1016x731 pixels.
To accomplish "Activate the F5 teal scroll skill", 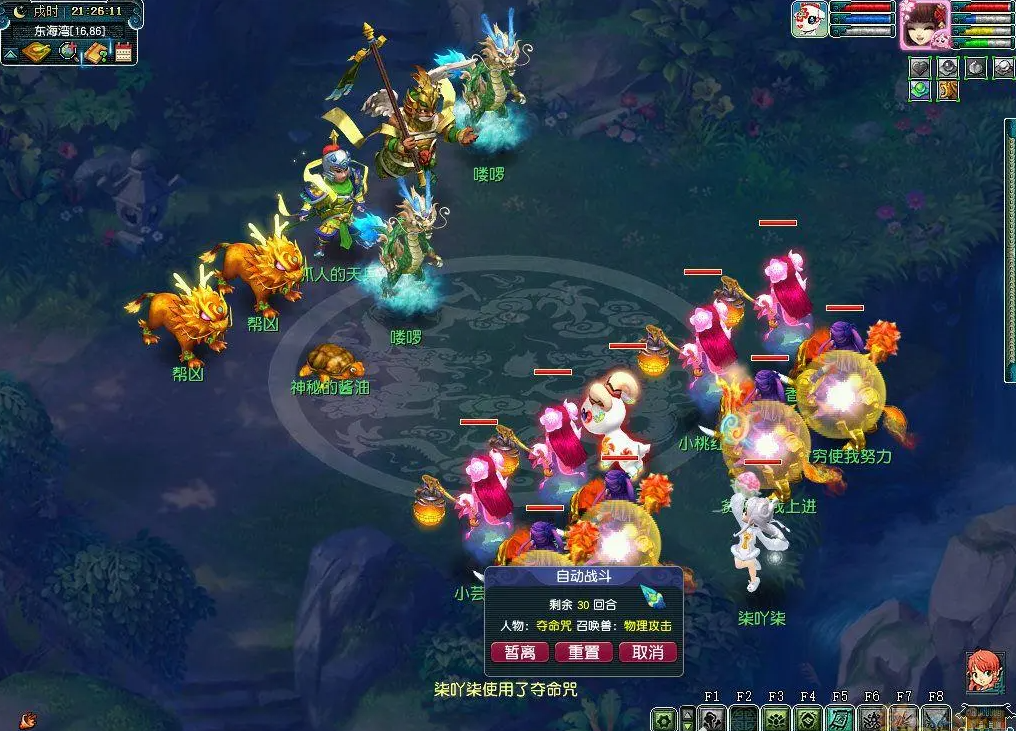I will tap(840, 718).
